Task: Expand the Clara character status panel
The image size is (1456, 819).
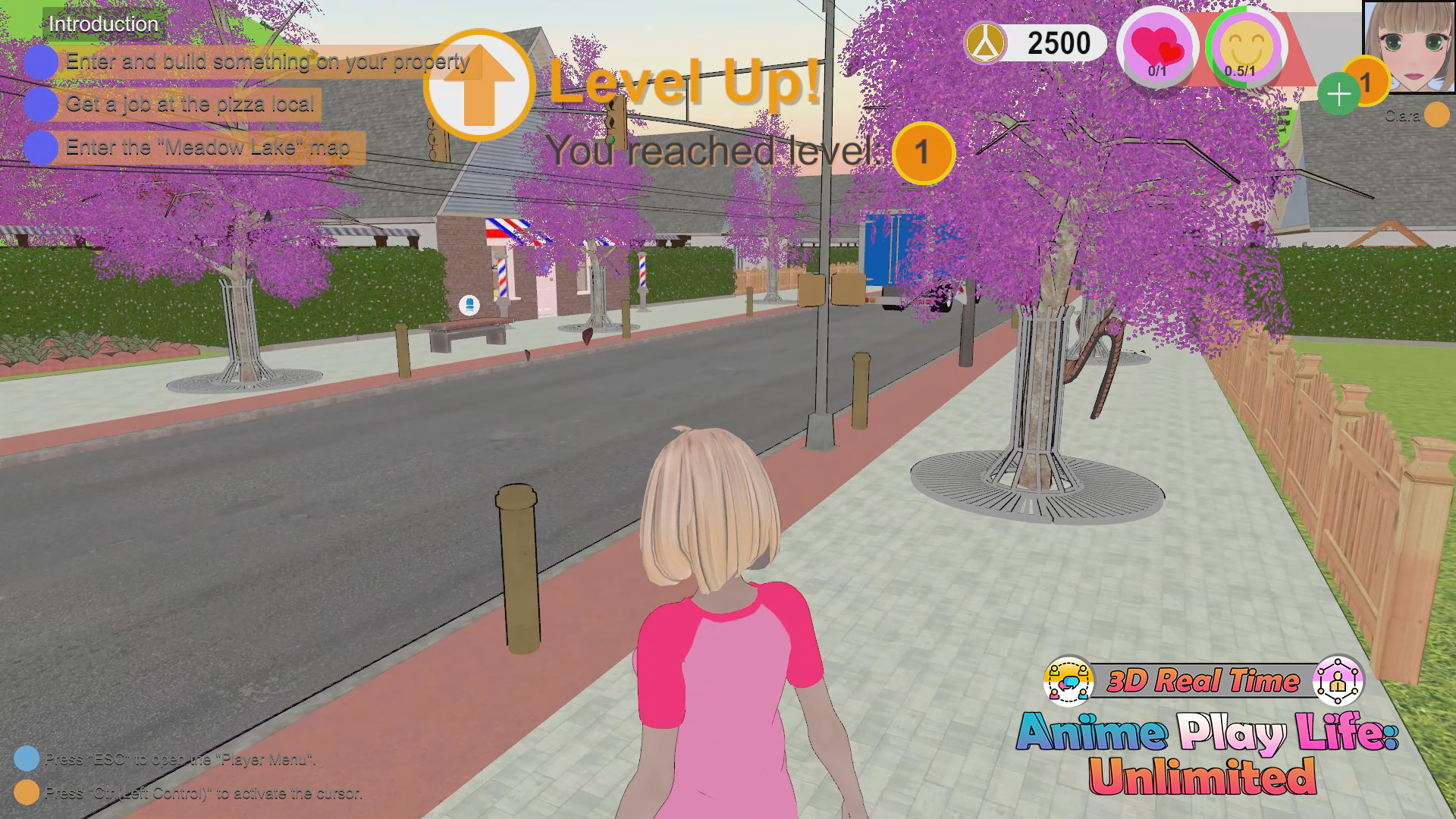Action: click(1401, 117)
